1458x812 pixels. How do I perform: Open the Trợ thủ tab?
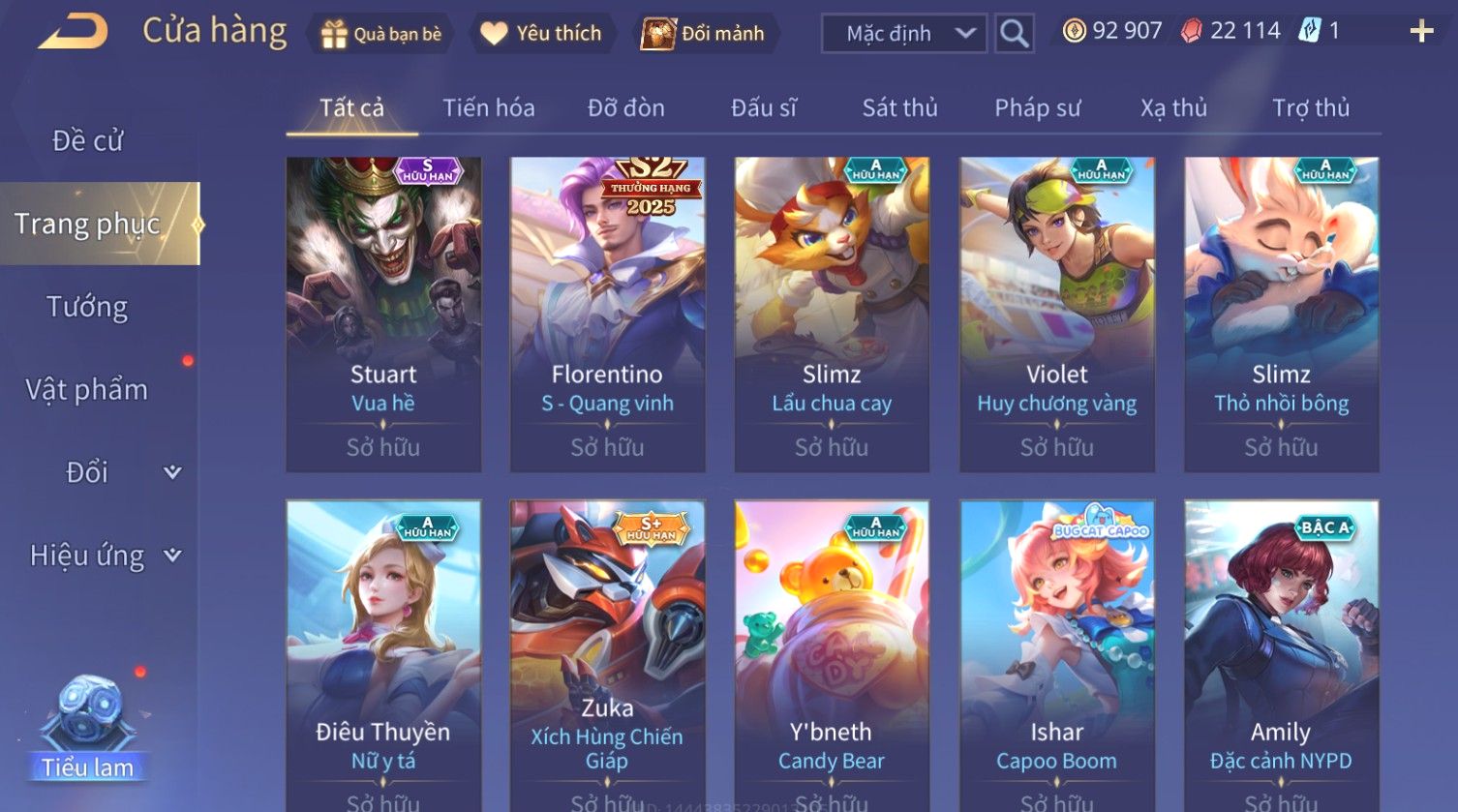1310,107
